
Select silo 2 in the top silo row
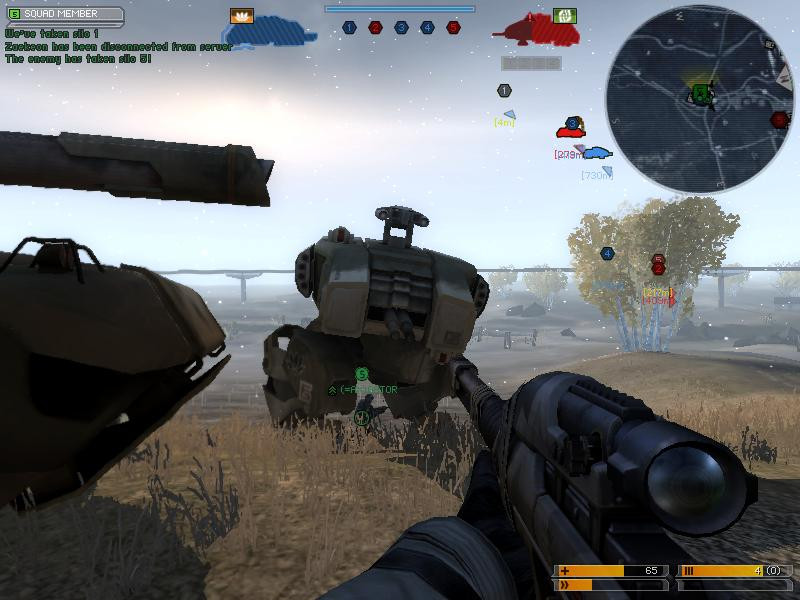pos(375,28)
